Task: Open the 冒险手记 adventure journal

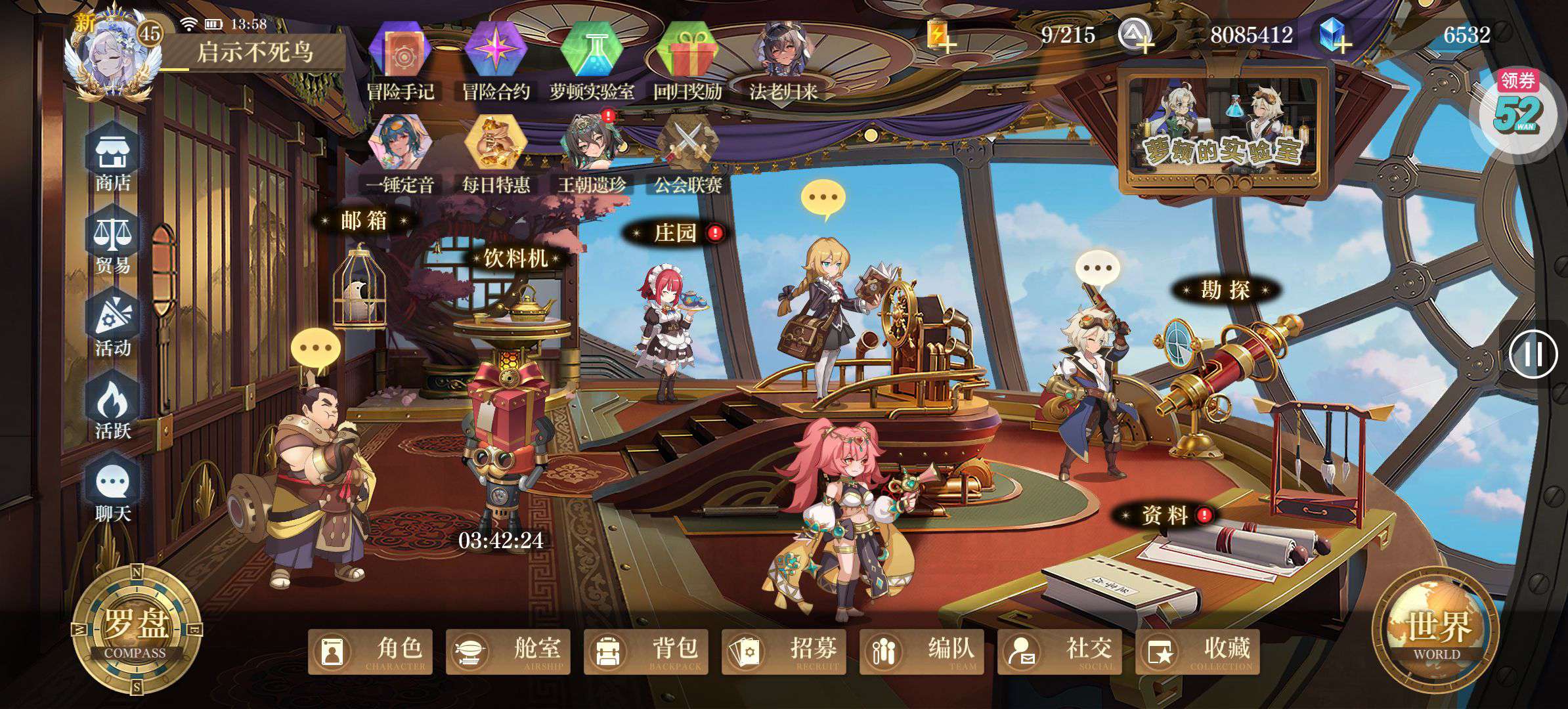Action: click(400, 60)
